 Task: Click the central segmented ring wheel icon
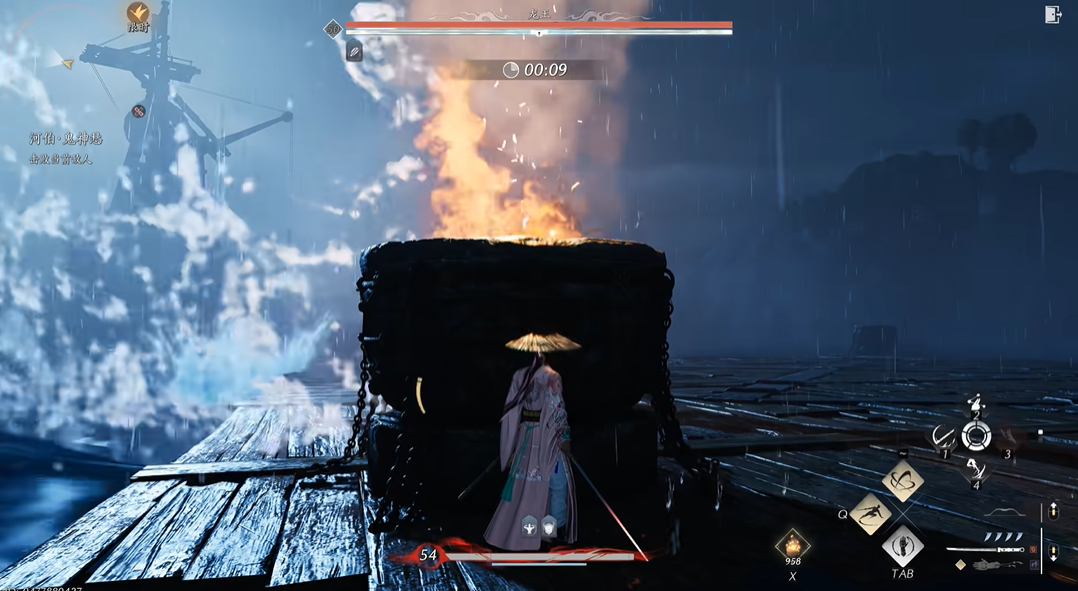[x=976, y=436]
